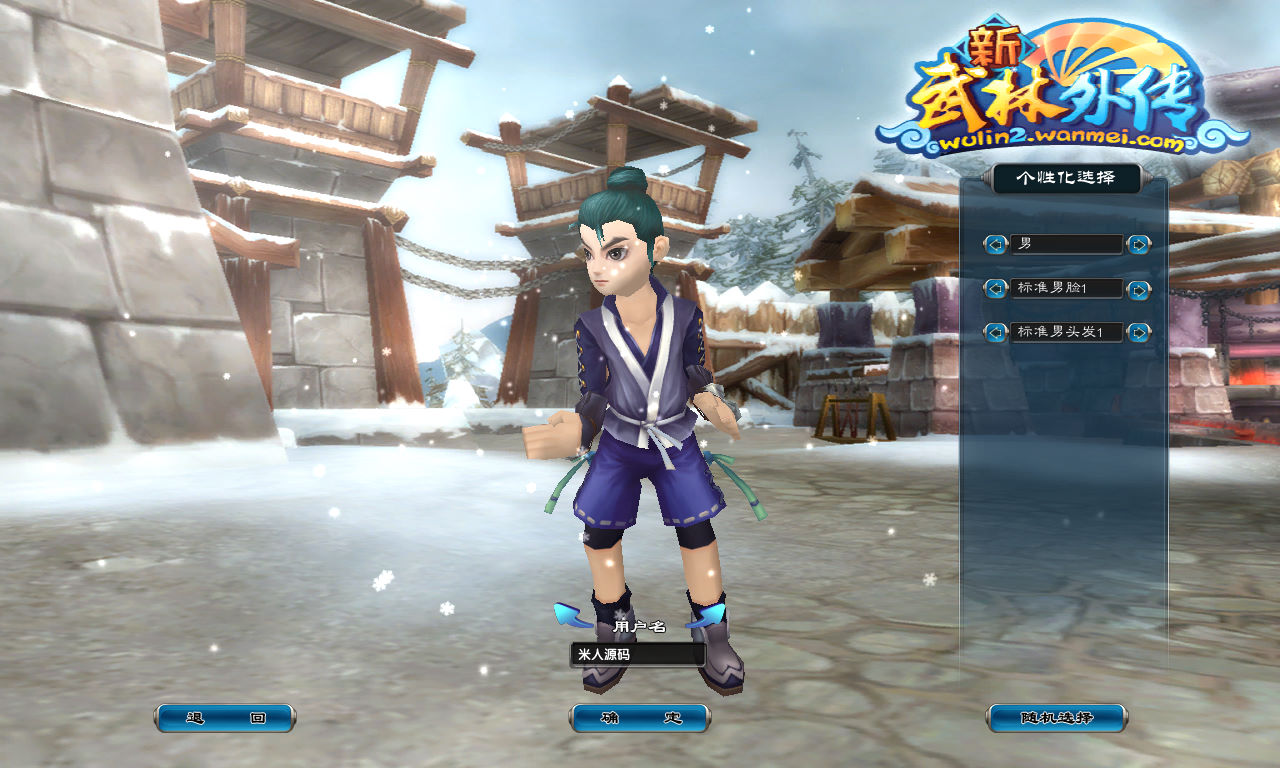Choose the 随机选择 randomize button

point(1057,718)
